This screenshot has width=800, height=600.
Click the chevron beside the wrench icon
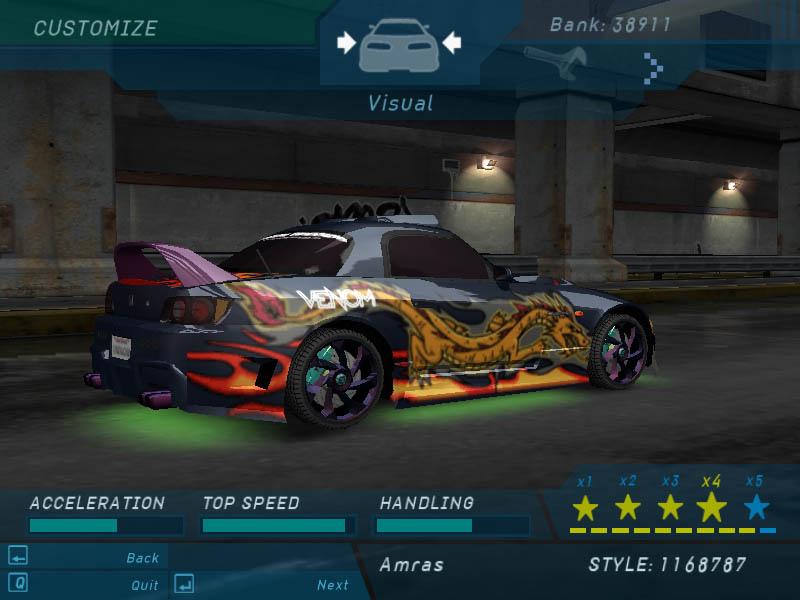click(653, 68)
